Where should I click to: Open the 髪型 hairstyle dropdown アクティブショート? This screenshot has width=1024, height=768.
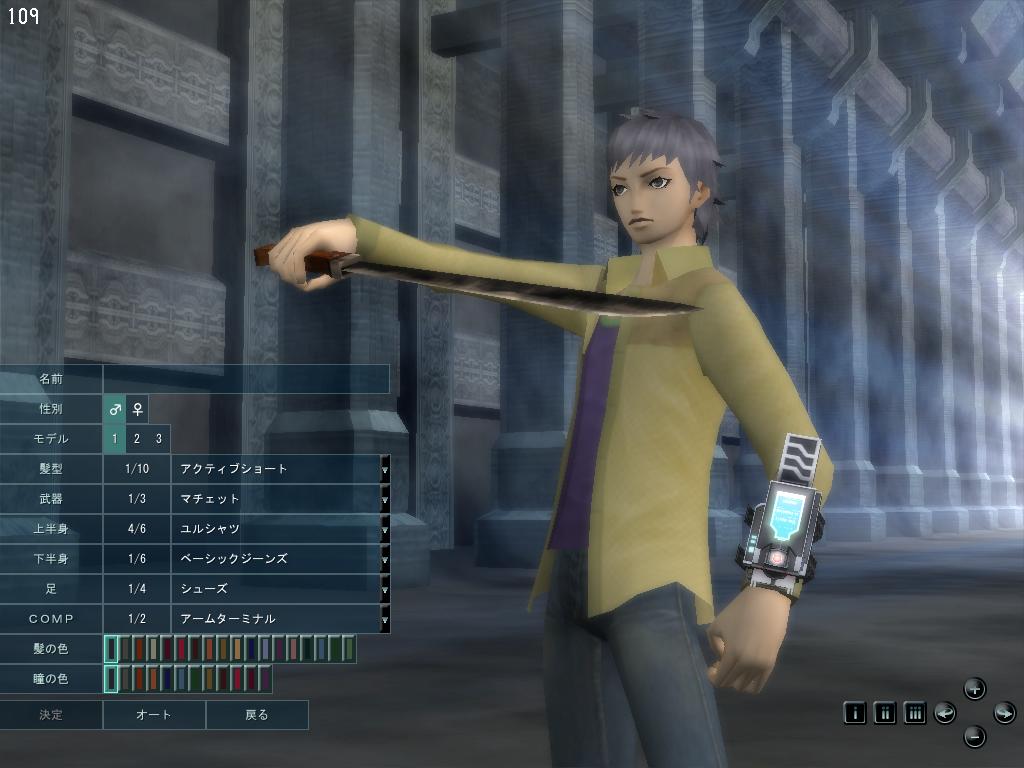385,469
